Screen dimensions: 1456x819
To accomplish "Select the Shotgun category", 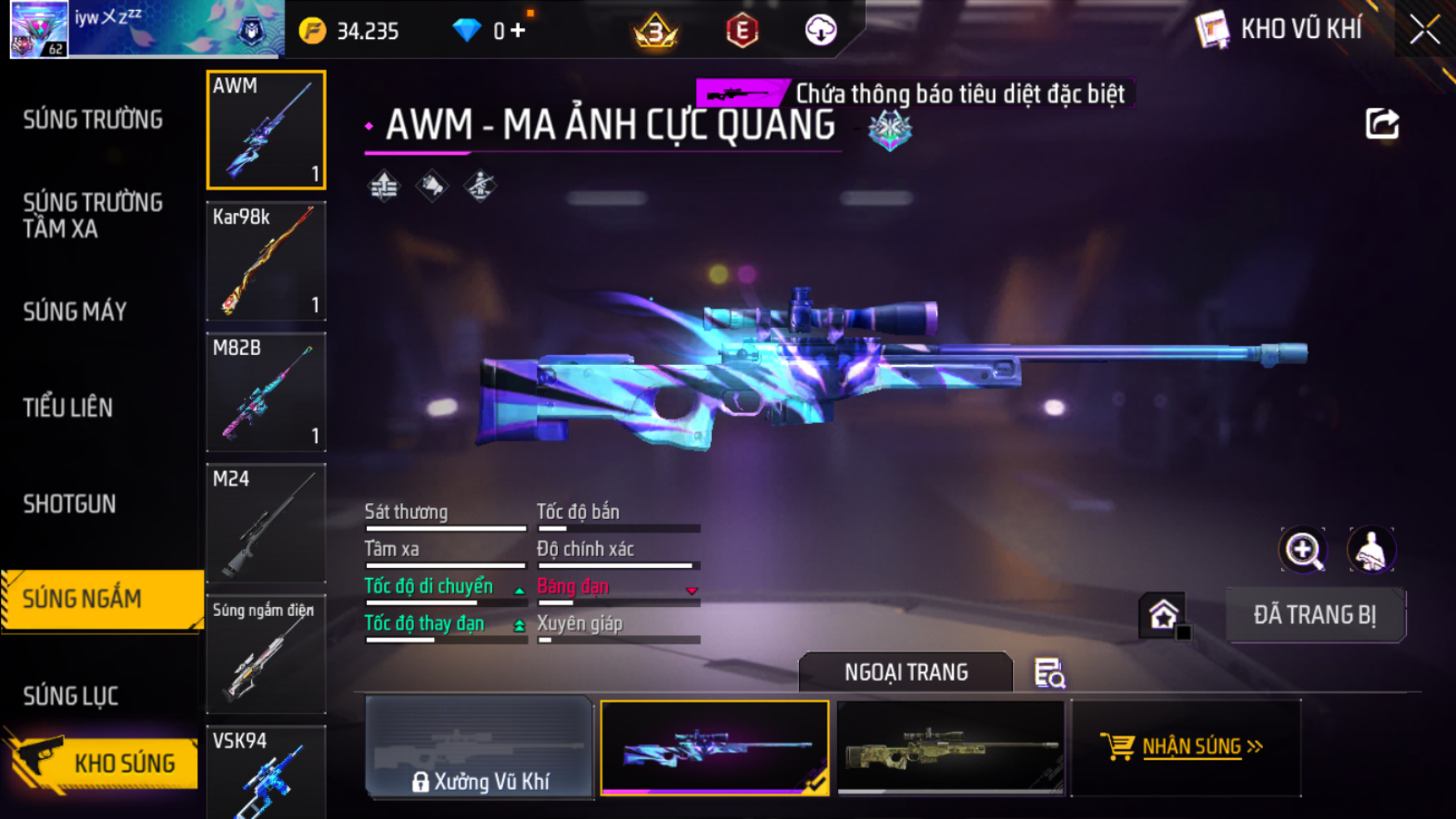I will 70,504.
